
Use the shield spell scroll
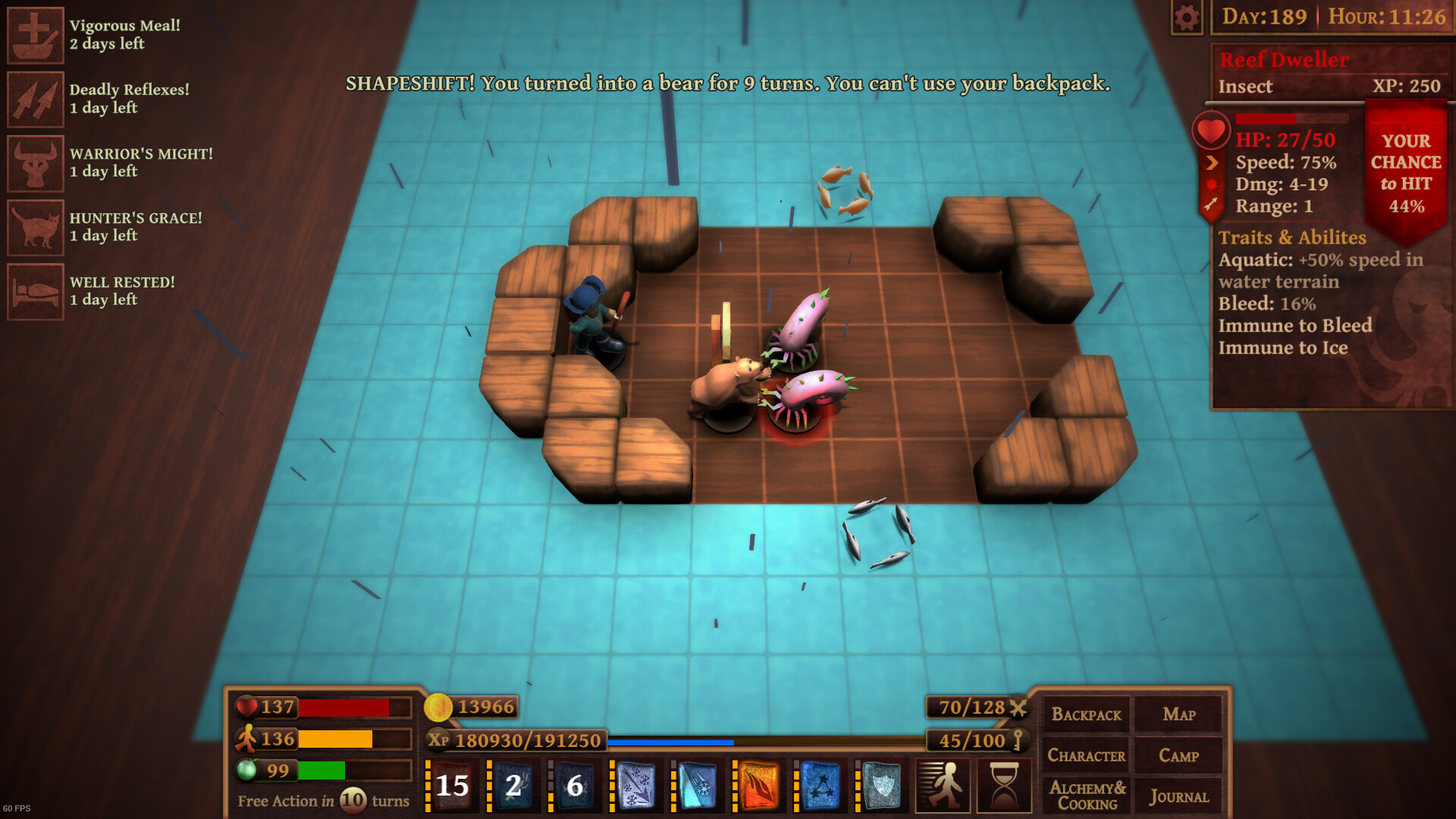(881, 786)
